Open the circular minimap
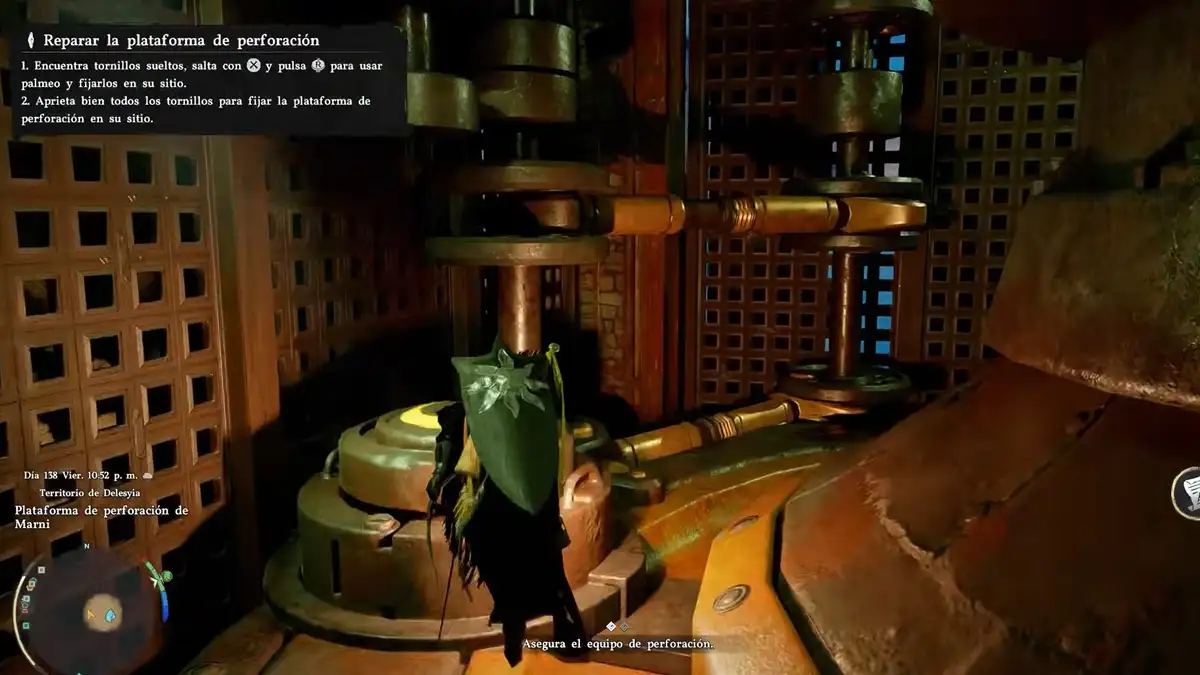 [90, 607]
